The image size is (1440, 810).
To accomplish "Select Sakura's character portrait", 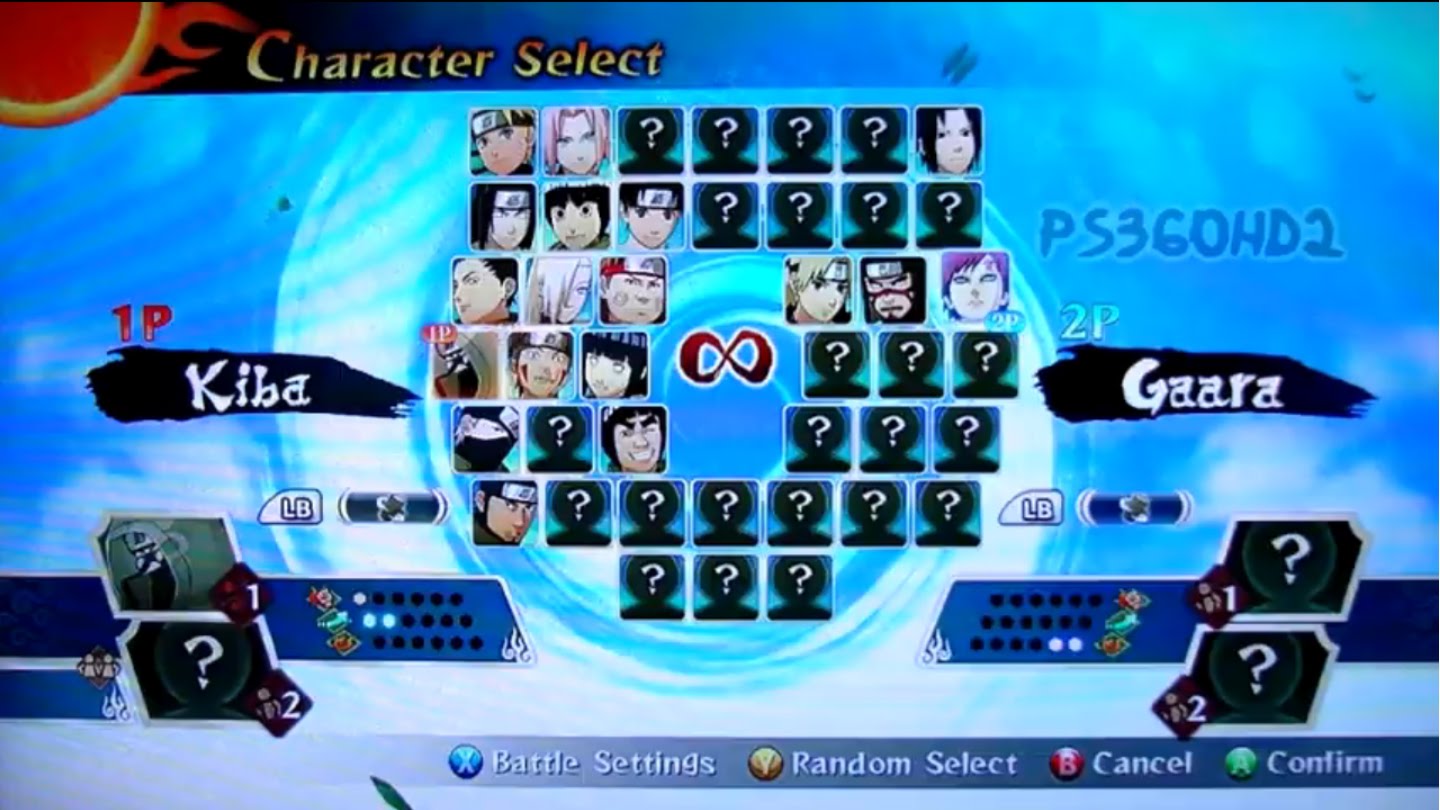I will (x=578, y=140).
